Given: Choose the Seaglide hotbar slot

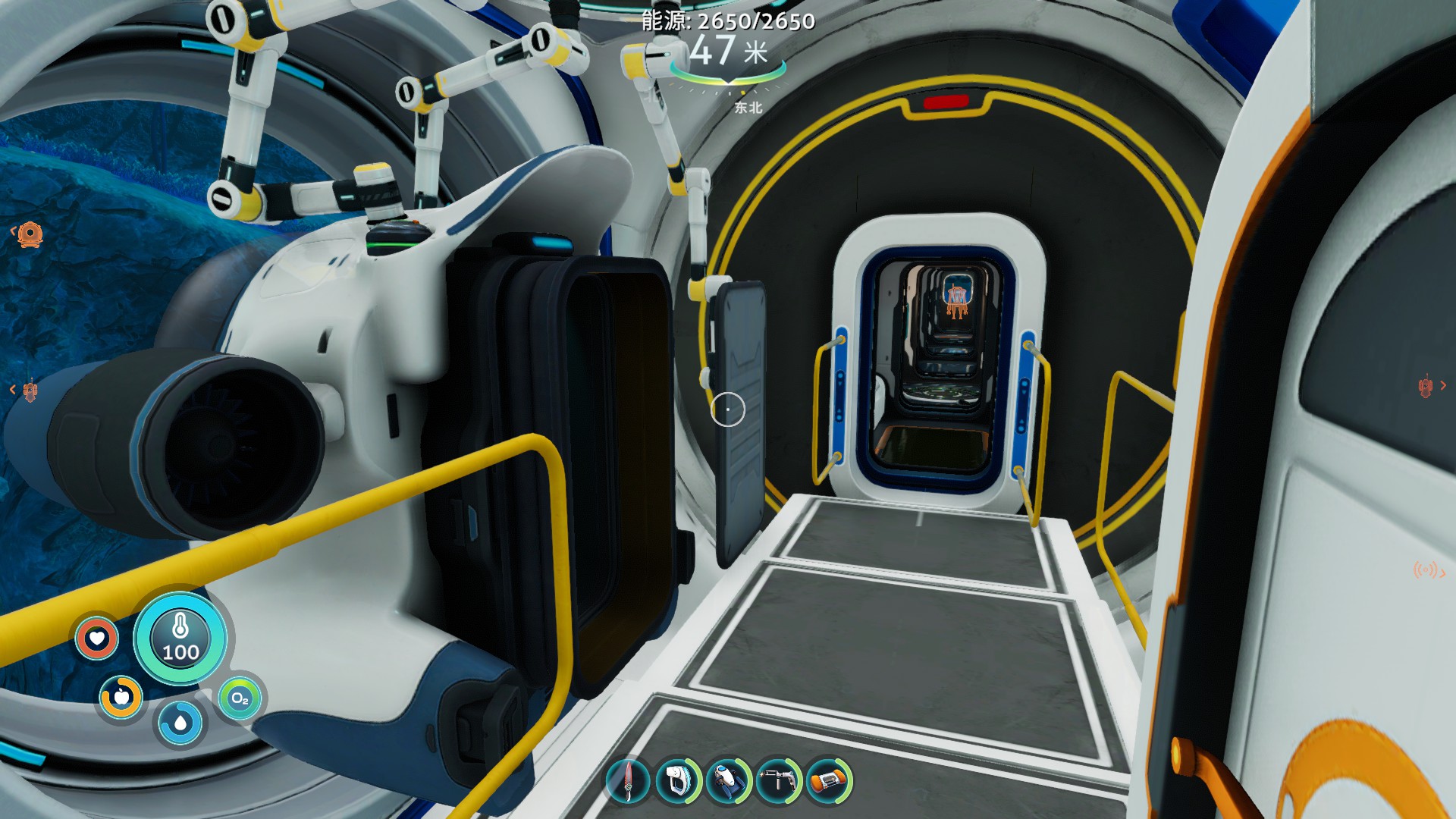Looking at the screenshot, I should tap(728, 780).
